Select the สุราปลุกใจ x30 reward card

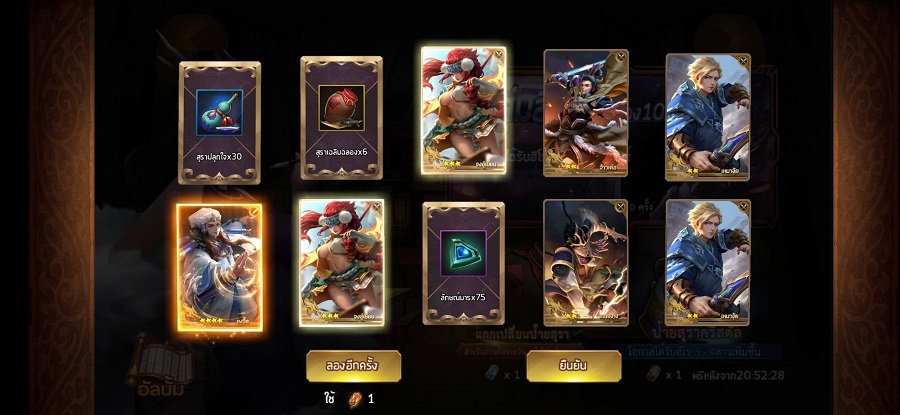coord(219,123)
